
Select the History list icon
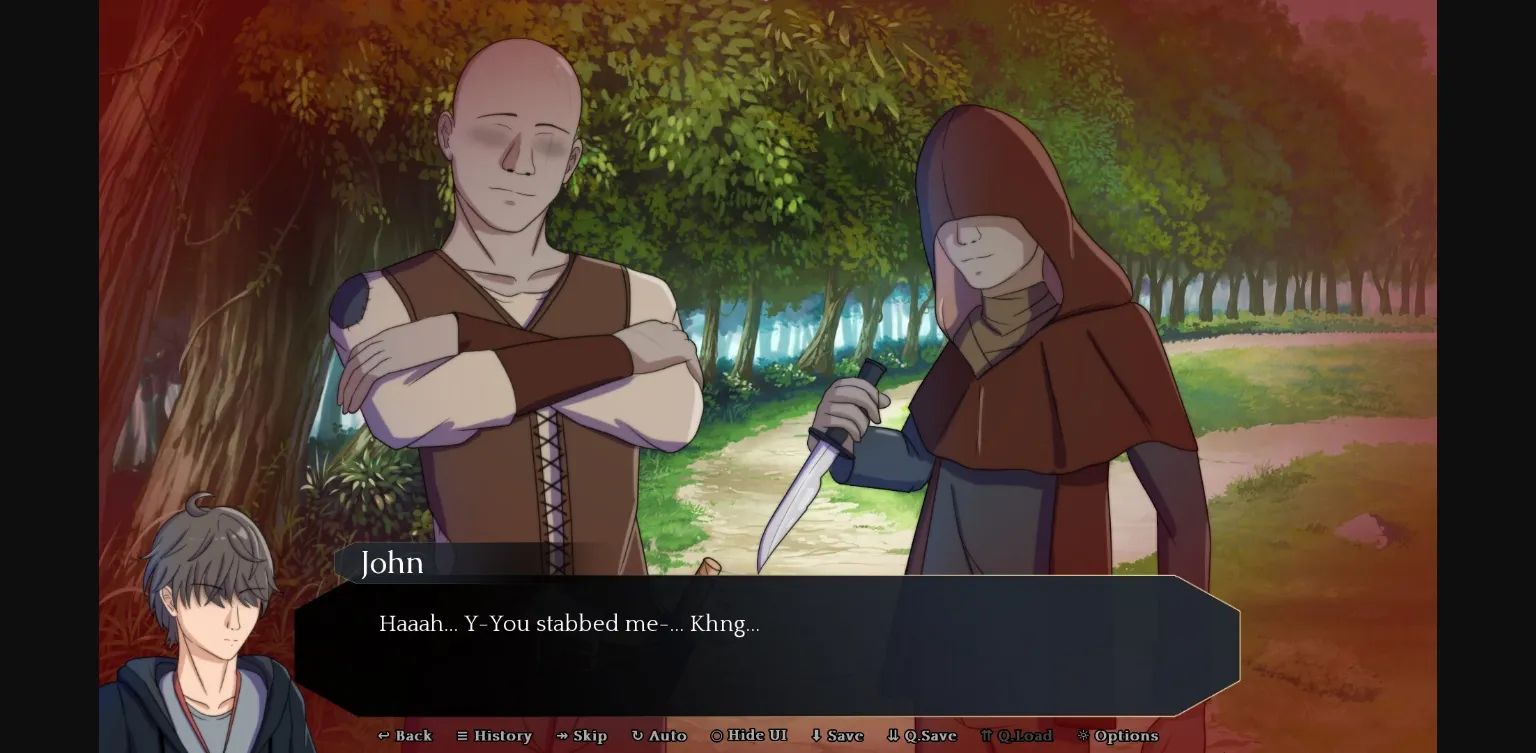tap(464, 736)
